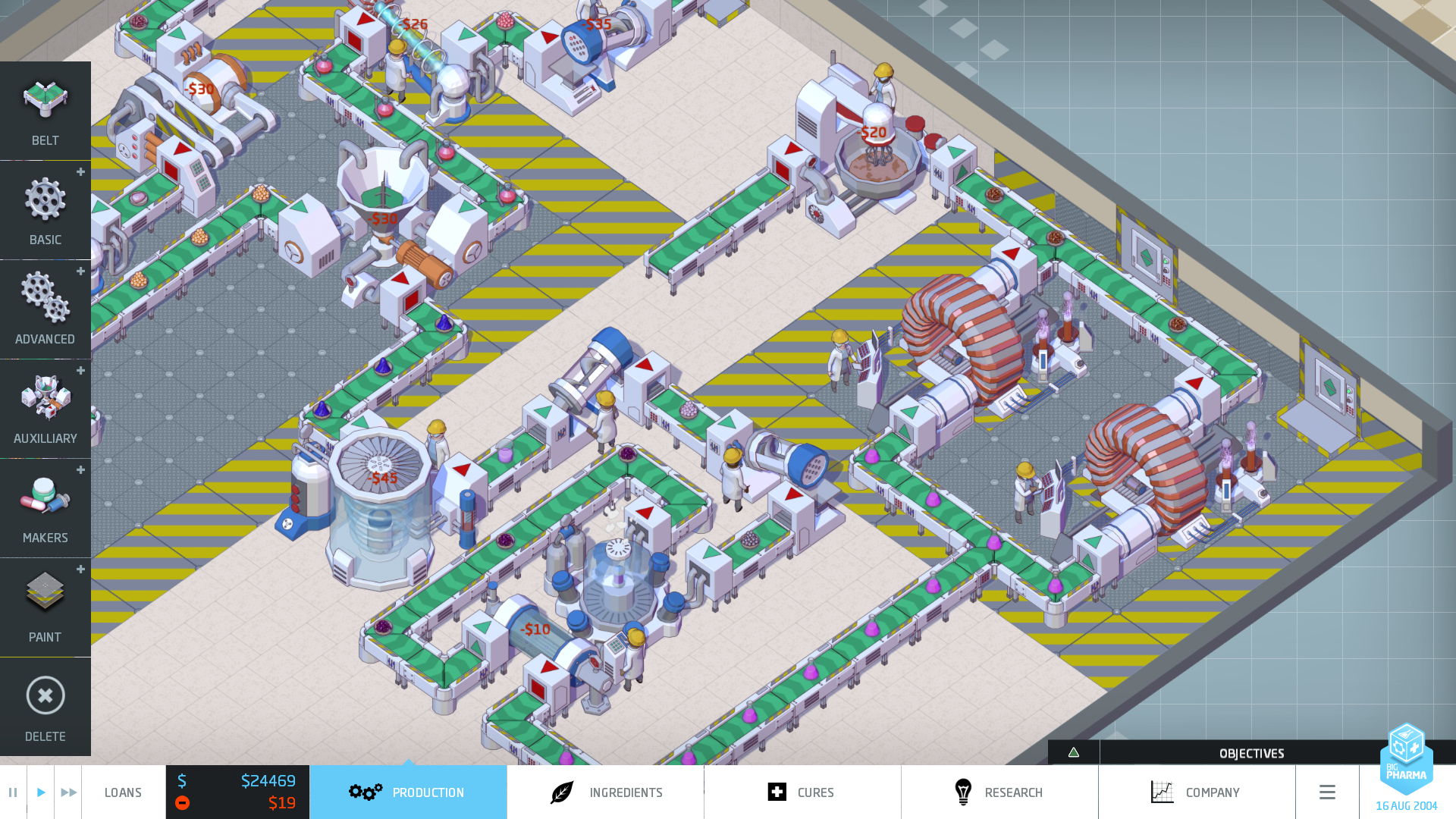Expand the Objectives panel

coord(1251,753)
